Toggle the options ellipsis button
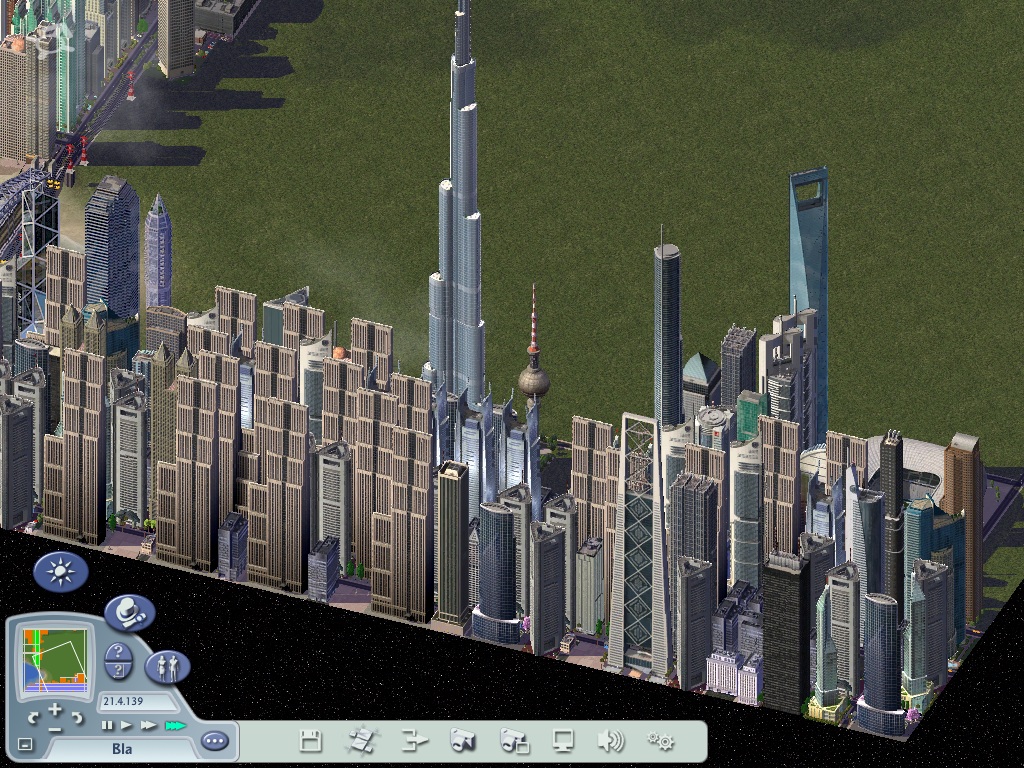Image resolution: width=1024 pixels, height=768 pixels. click(x=214, y=741)
